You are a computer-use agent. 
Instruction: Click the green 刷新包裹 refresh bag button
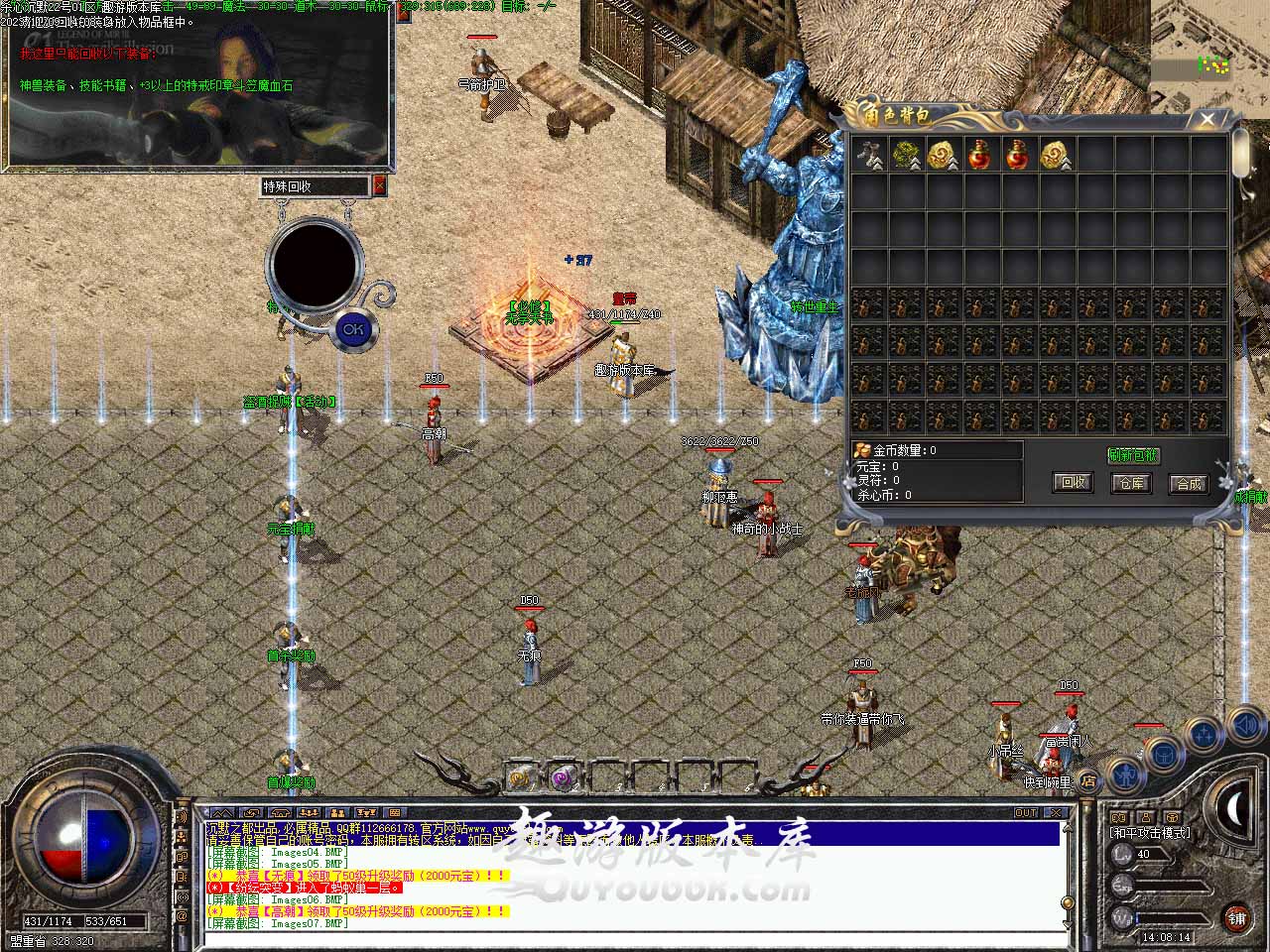(1133, 455)
